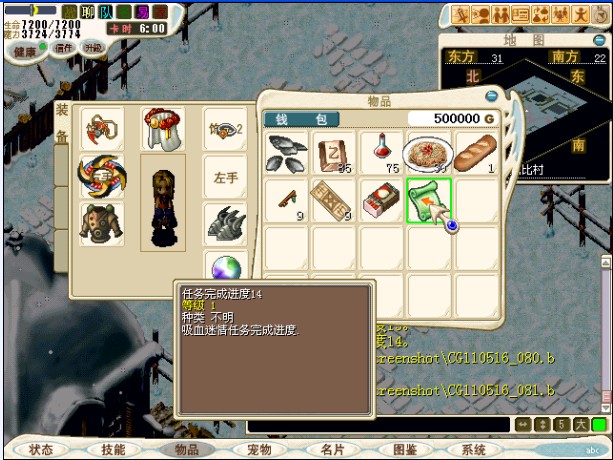
Task: Open the 图鉴 encyclopedia tab
Action: click(x=404, y=450)
